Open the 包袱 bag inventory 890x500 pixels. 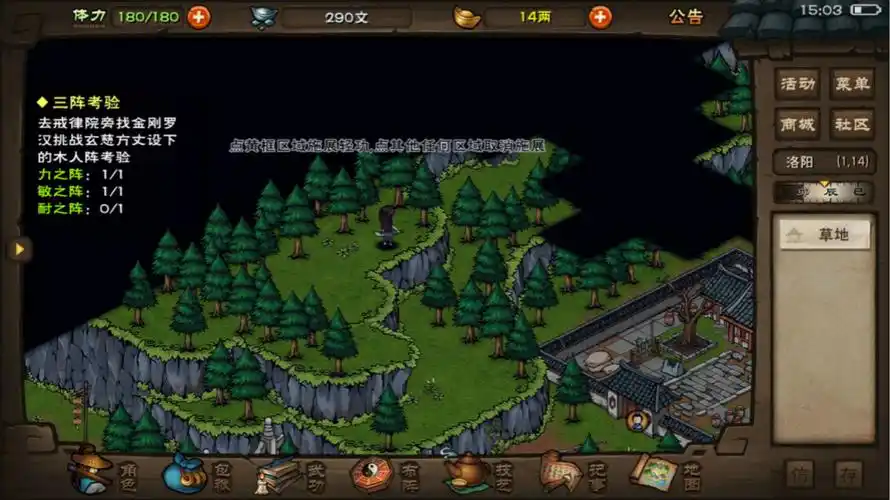(198, 470)
